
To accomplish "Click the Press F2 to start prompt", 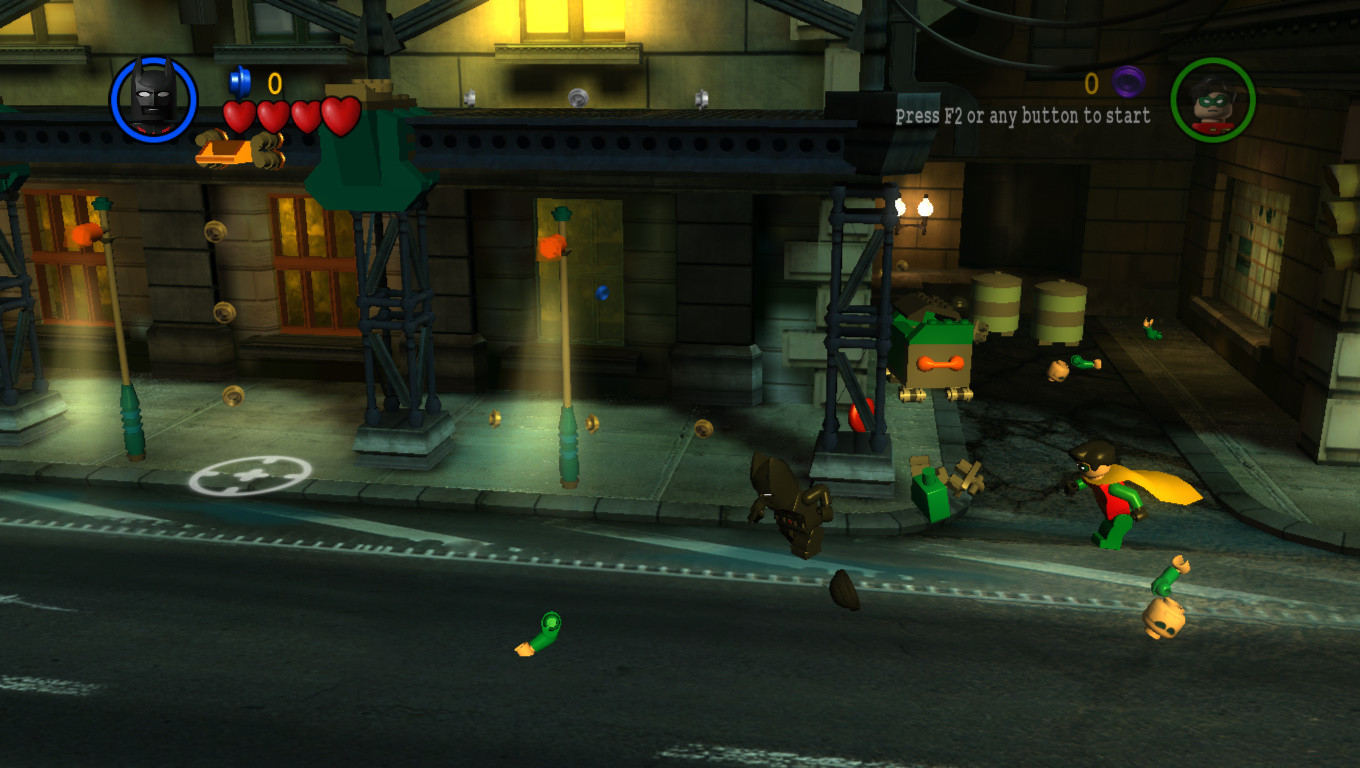I will 1023,116.
